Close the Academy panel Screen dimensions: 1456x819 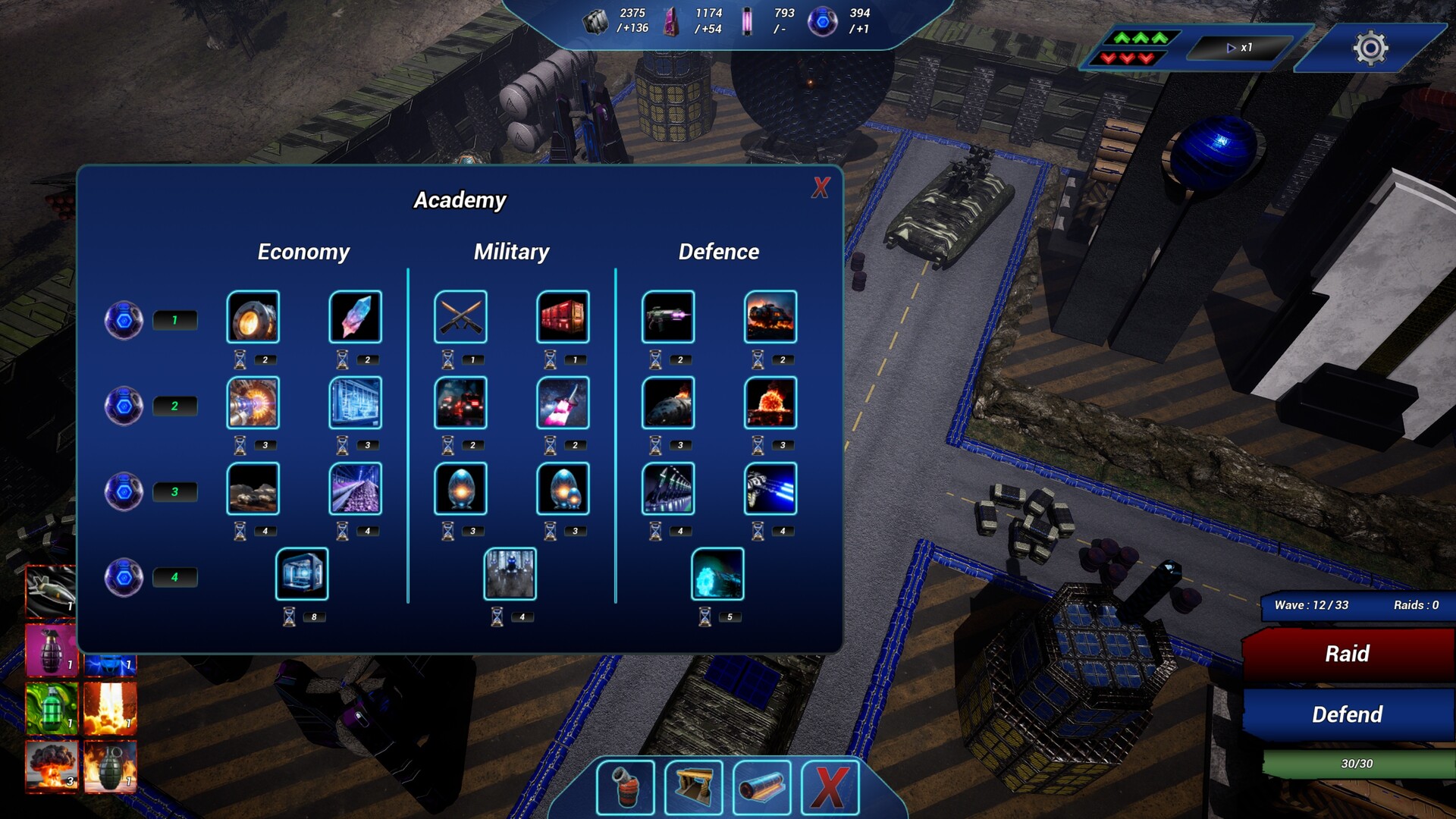pyautogui.click(x=821, y=187)
